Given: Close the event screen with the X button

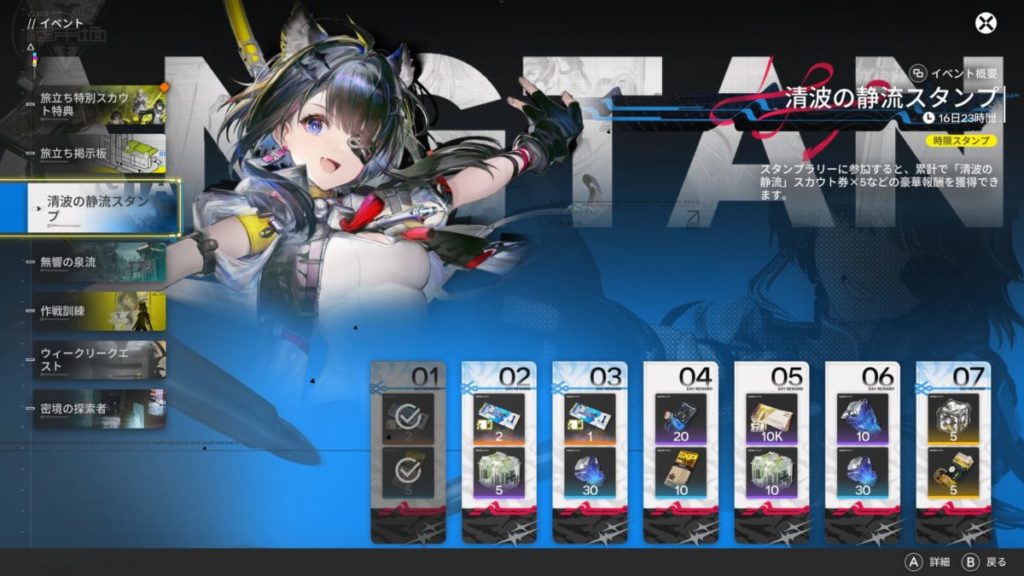Looking at the screenshot, I should pos(986,23).
